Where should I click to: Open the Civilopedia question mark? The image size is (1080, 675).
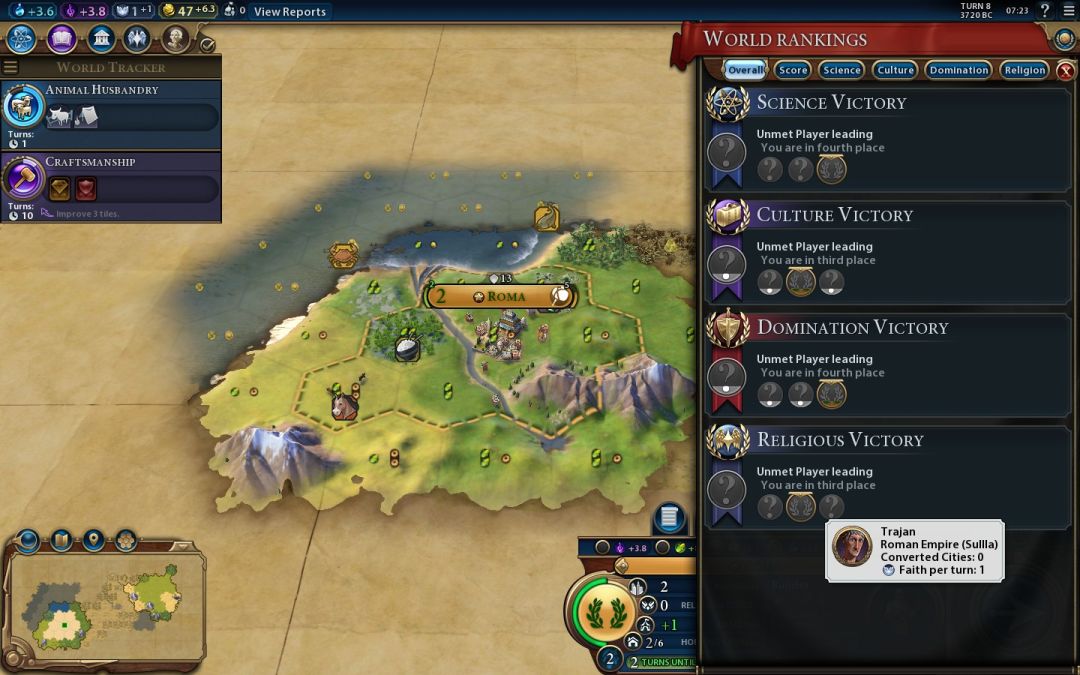(1045, 11)
